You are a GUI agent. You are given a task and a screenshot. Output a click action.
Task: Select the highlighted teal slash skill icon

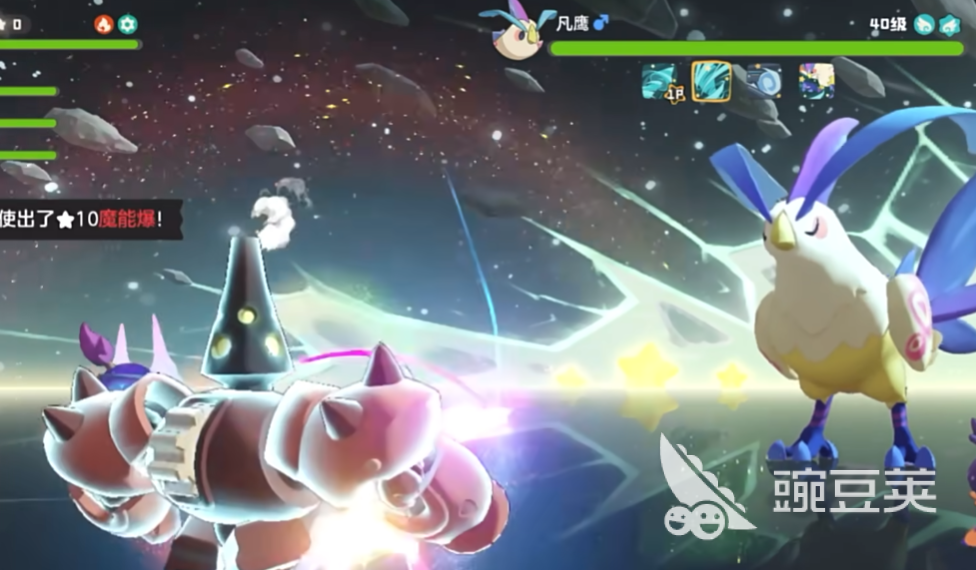coord(711,81)
